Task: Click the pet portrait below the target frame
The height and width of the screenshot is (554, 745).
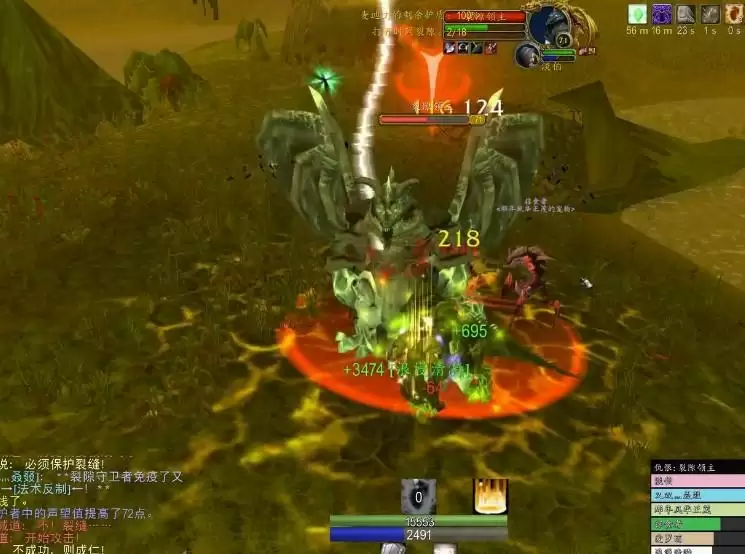Action: [x=527, y=55]
